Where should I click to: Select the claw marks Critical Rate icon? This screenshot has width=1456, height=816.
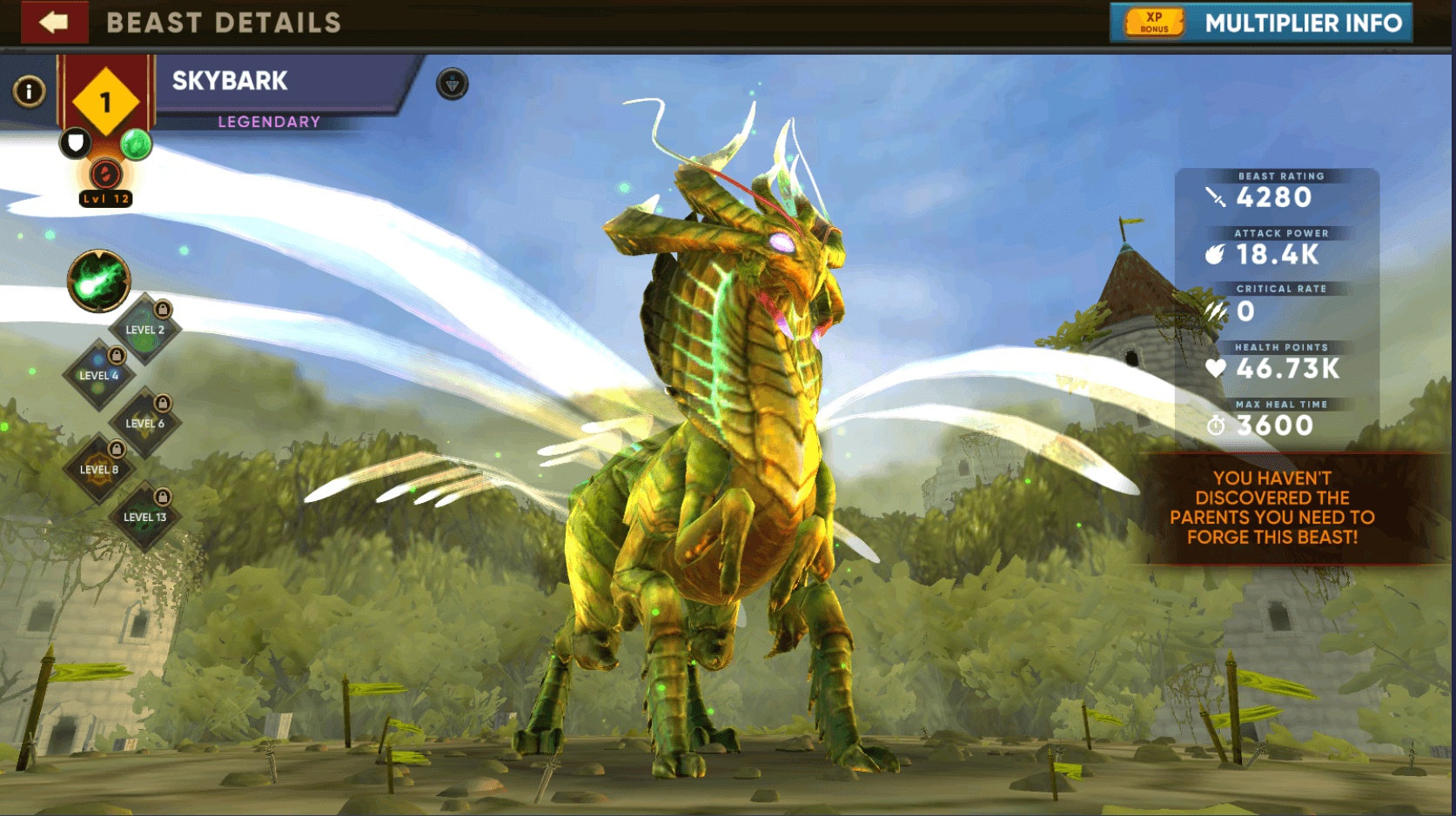pos(1213,312)
